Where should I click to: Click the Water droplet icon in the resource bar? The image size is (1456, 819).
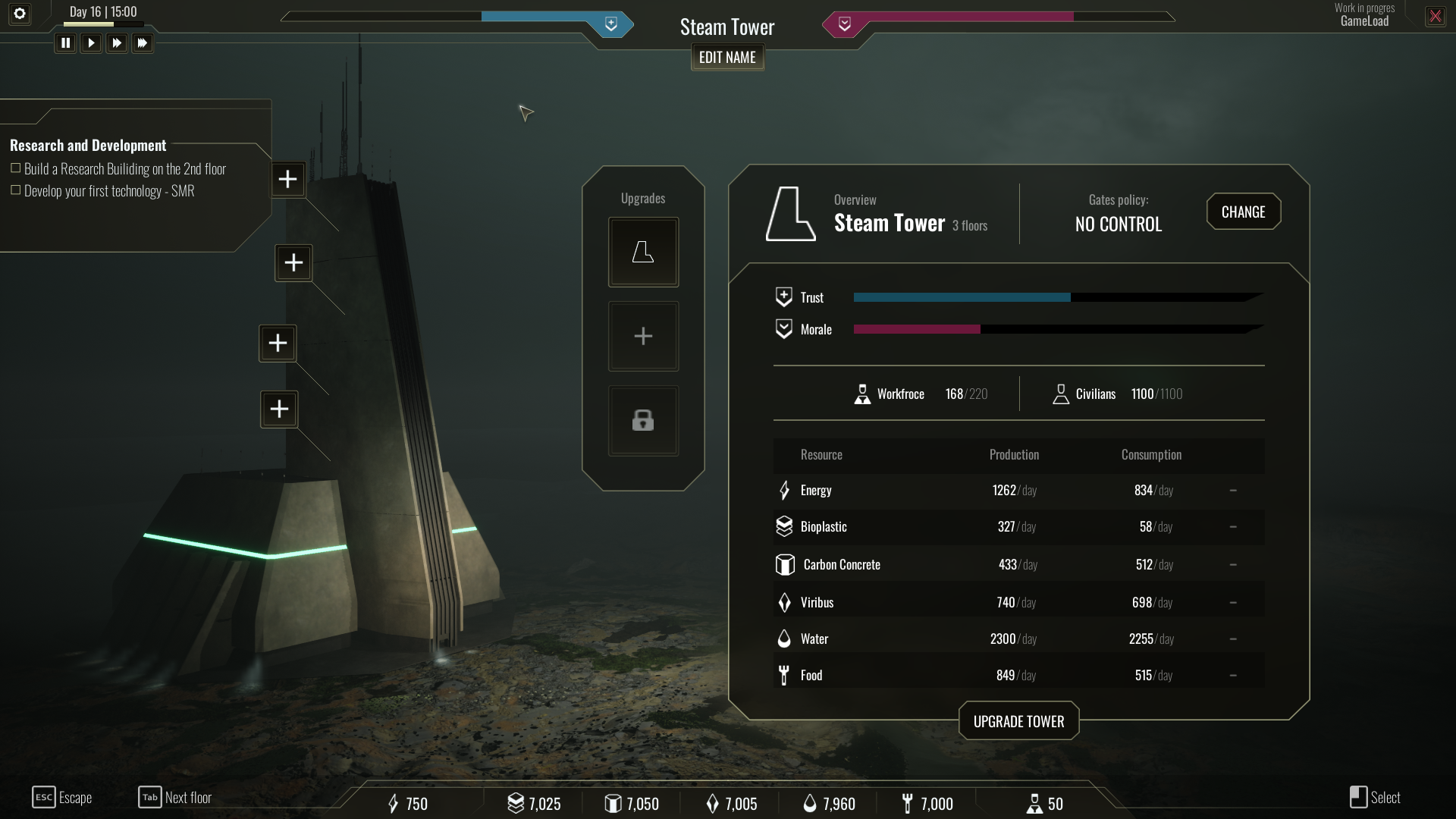pos(809,803)
